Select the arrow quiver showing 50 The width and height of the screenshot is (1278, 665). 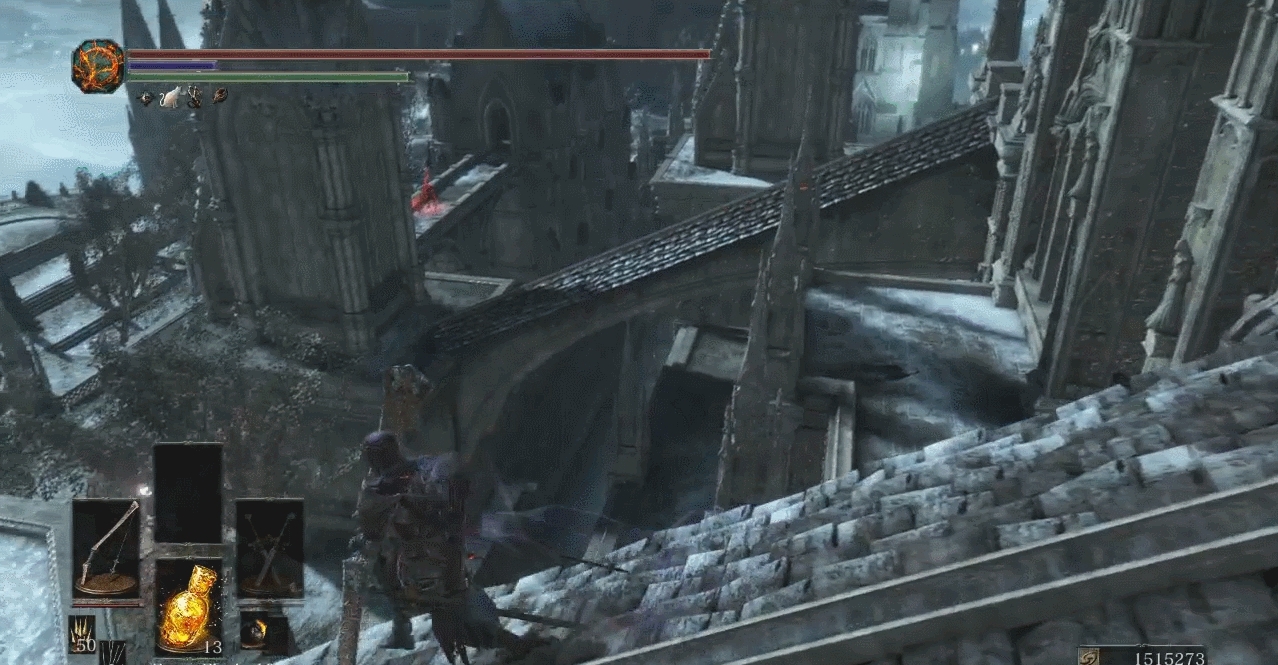click(x=81, y=634)
